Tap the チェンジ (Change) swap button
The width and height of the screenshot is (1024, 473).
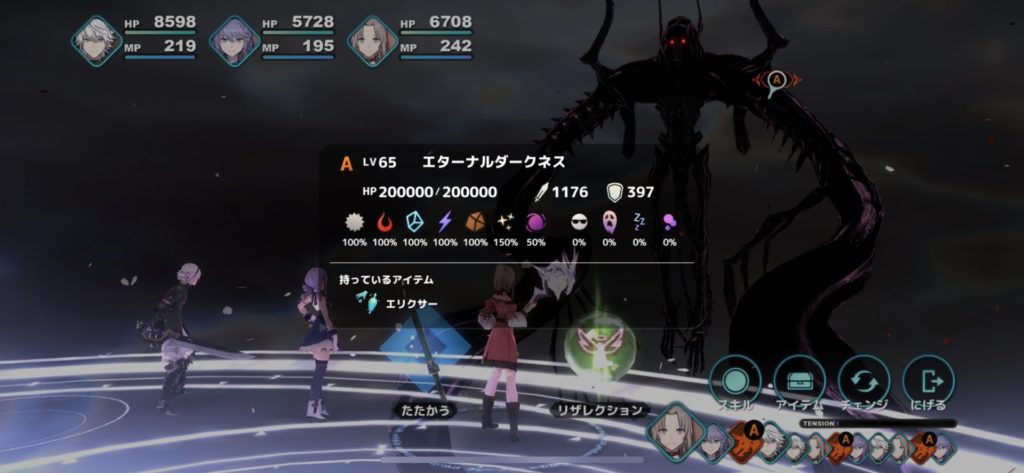pyautogui.click(x=864, y=381)
